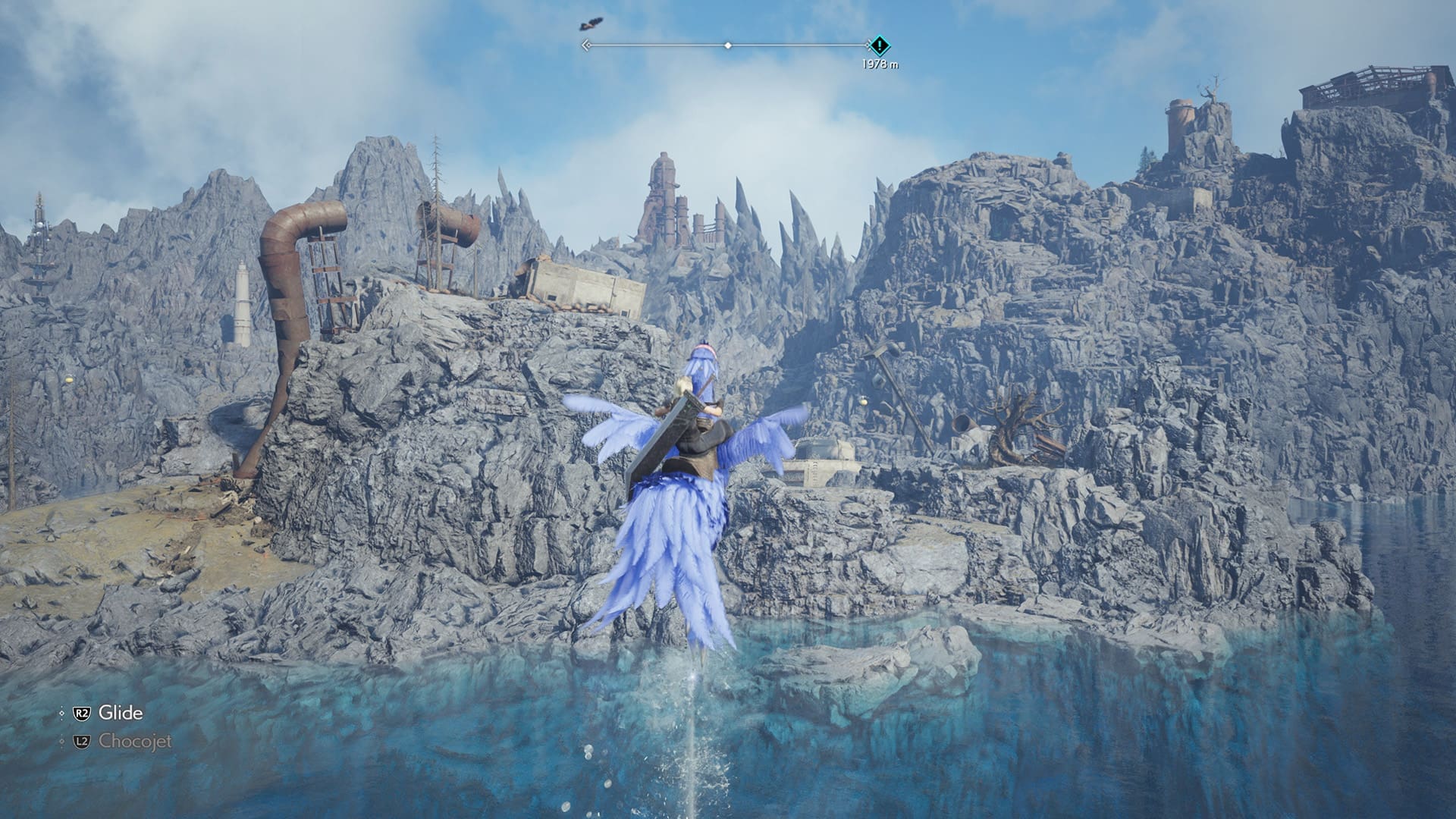The height and width of the screenshot is (819, 1456).
Task: Click the compass bar's center diamond
Action: coord(728,45)
